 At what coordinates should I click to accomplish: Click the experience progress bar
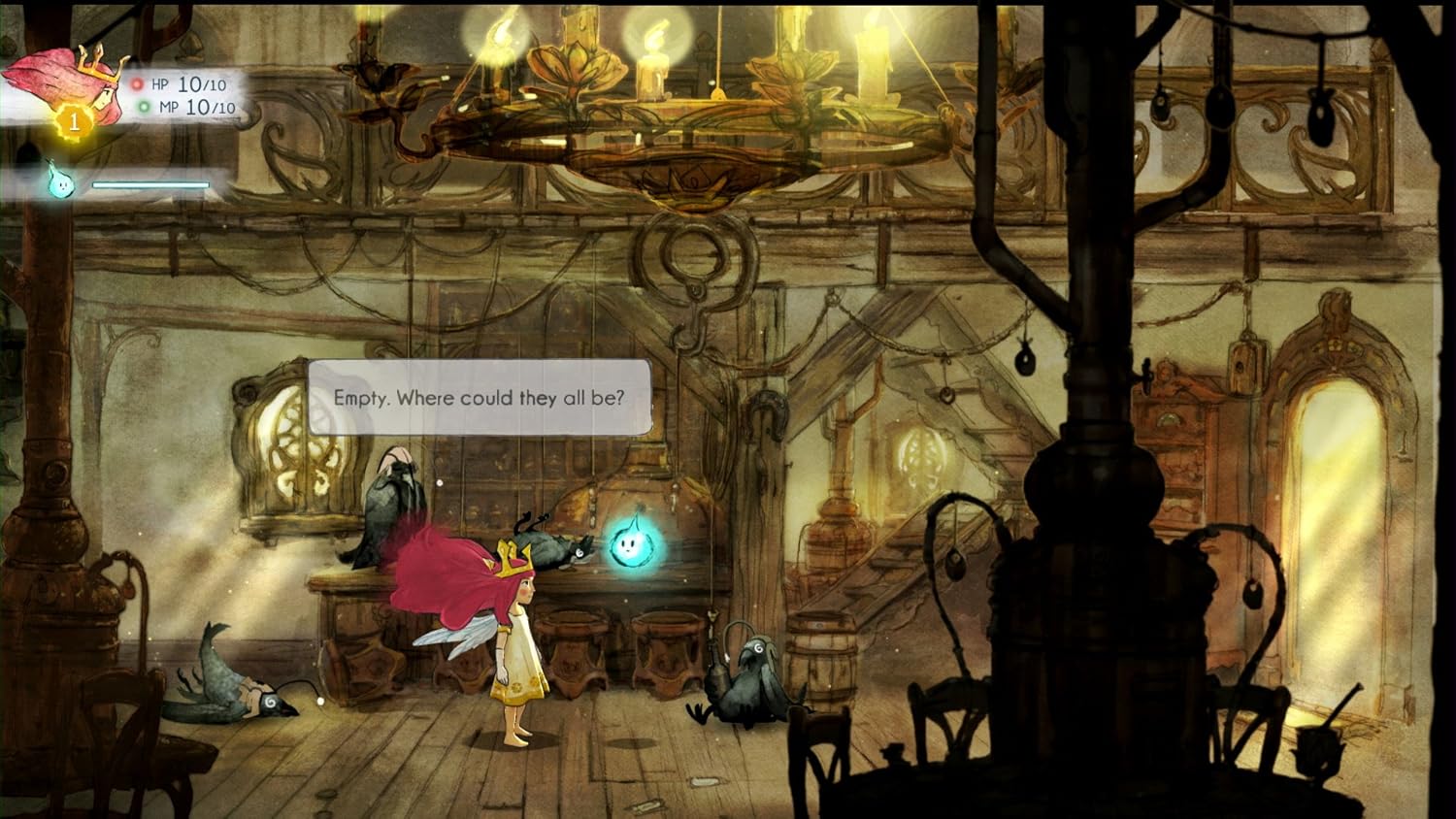tap(149, 182)
